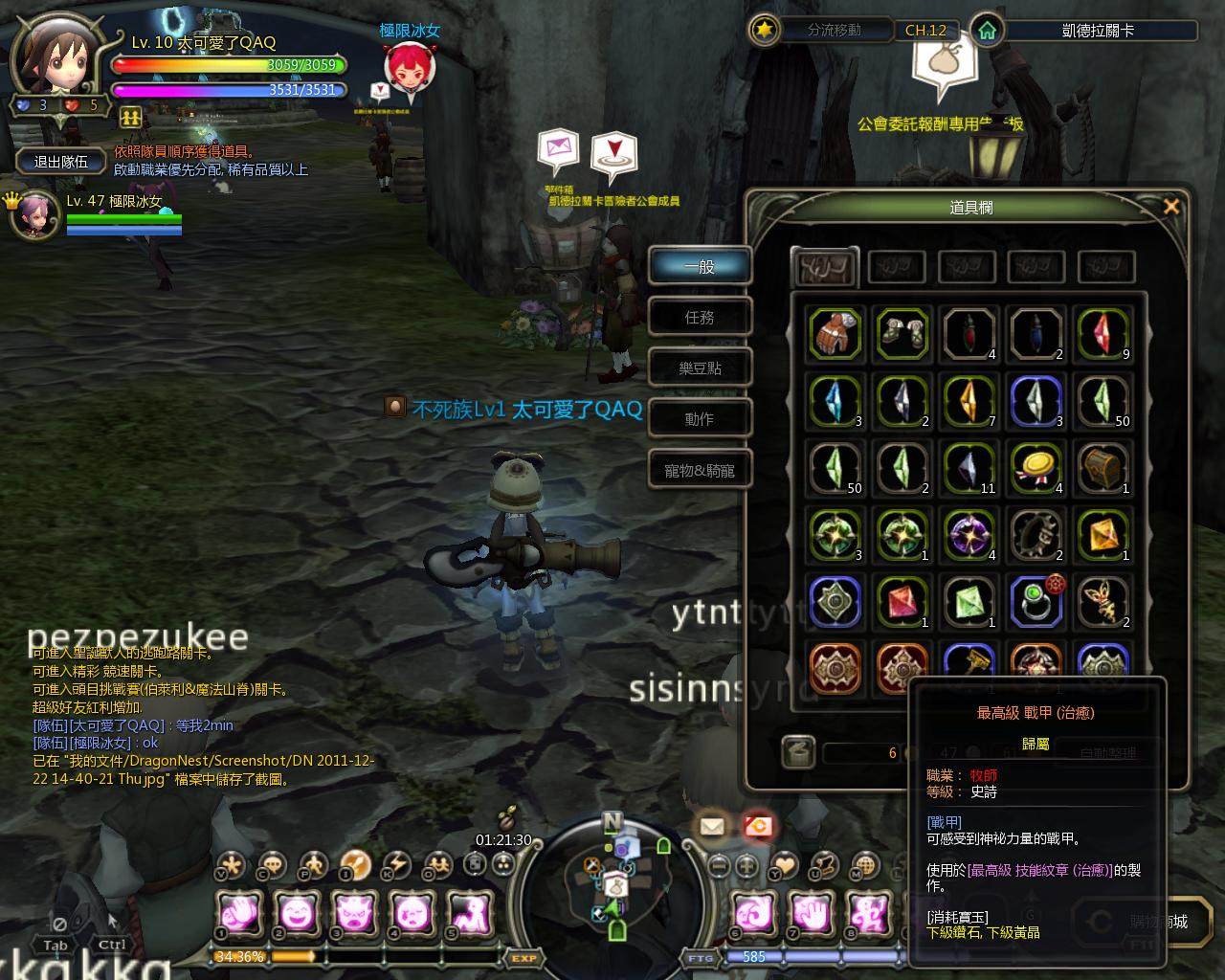Close the 道具欄 inventory window
This screenshot has width=1225, height=980.
(1170, 207)
